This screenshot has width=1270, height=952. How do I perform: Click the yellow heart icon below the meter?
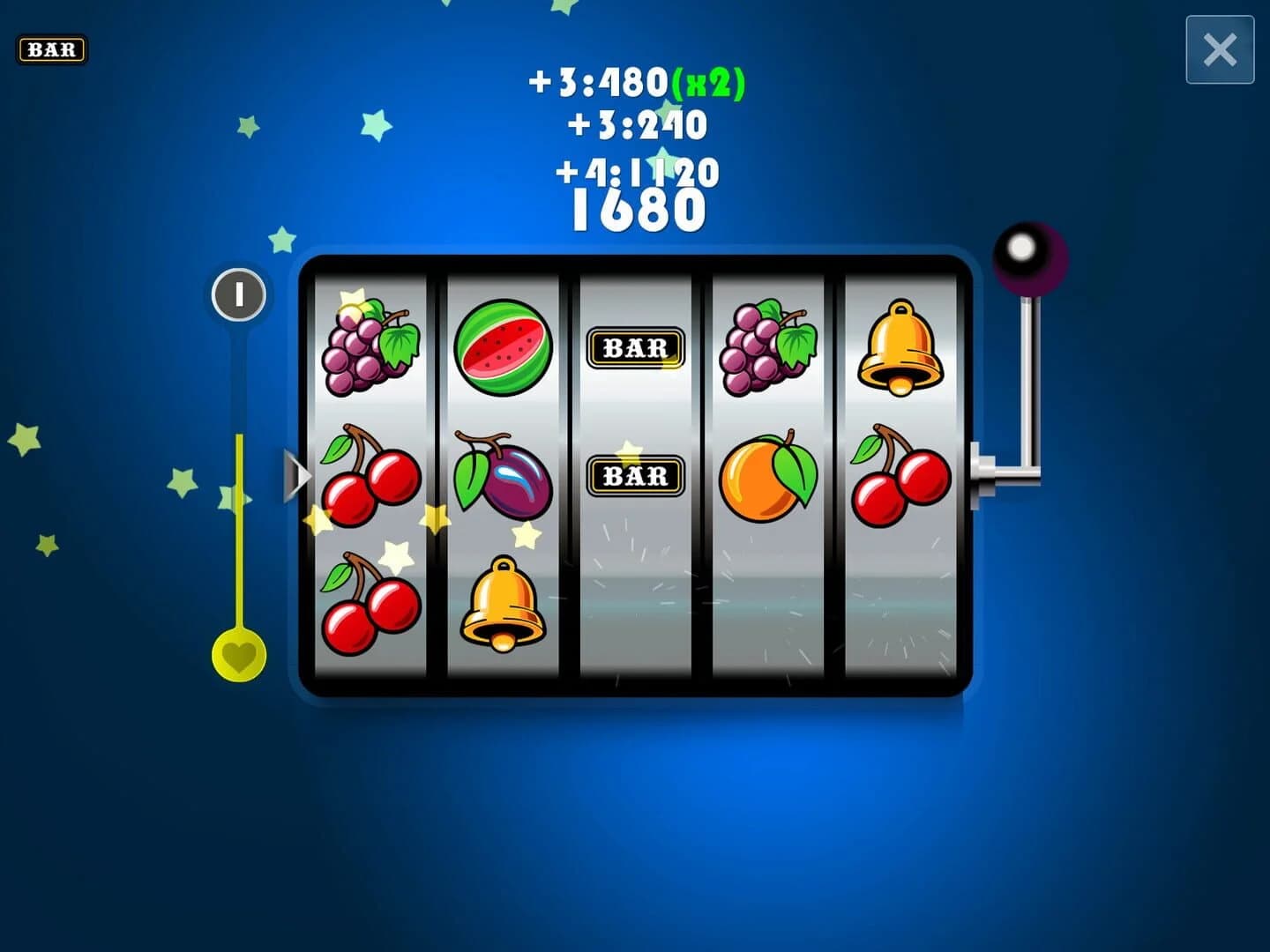click(x=239, y=657)
